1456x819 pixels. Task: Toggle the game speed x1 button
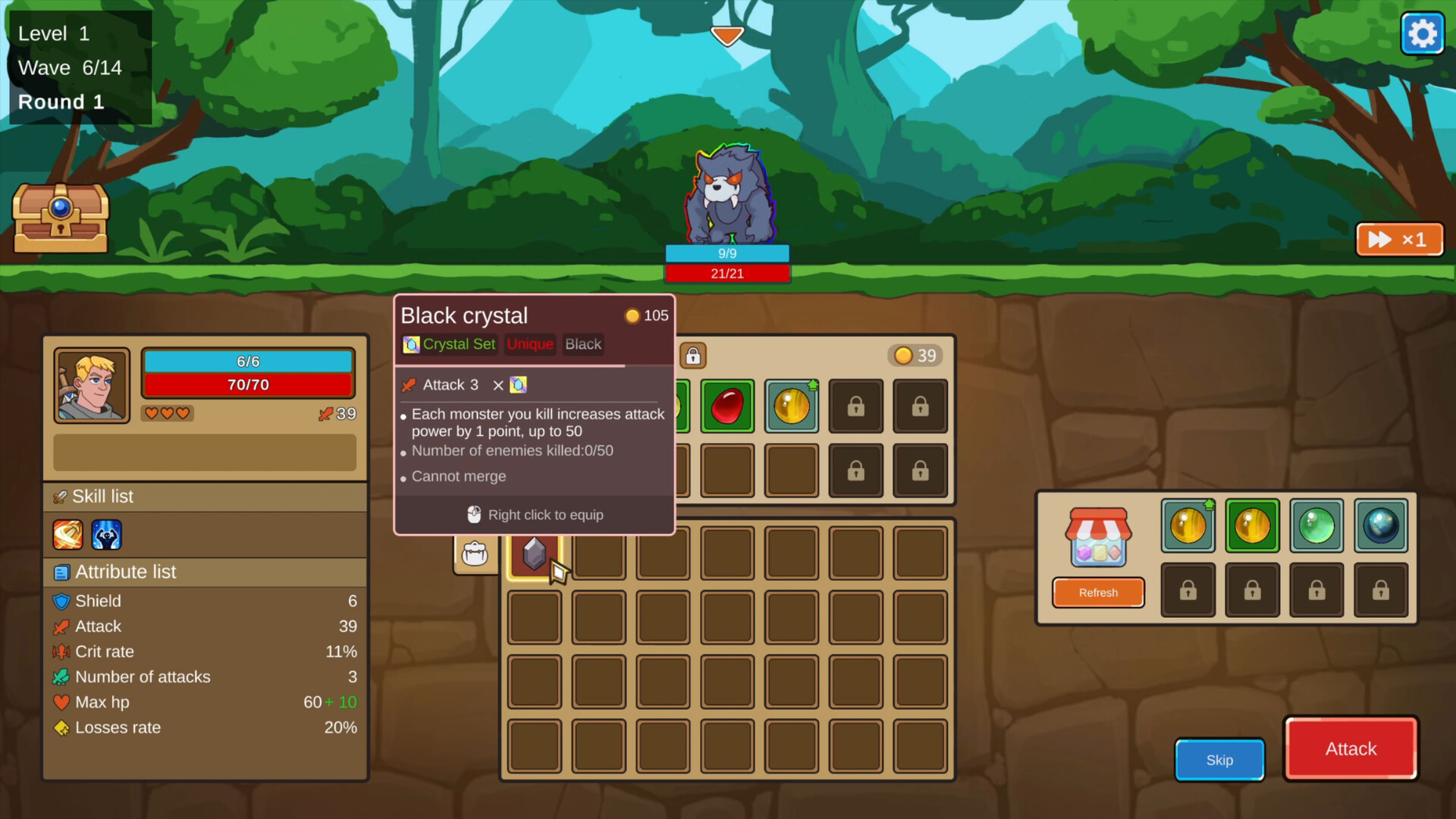1399,239
